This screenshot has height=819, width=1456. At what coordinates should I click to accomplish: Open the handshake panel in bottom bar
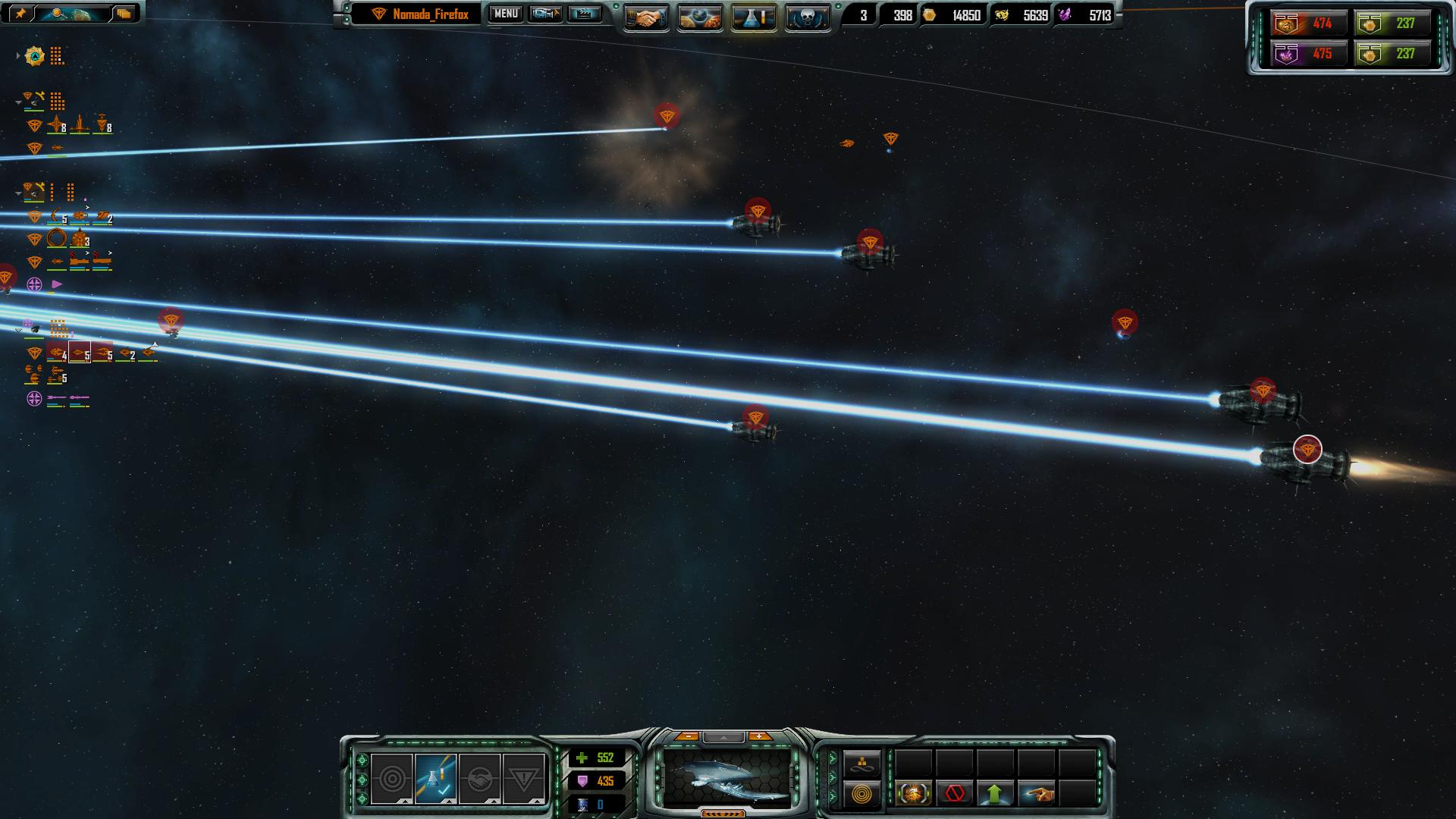pos(479,779)
